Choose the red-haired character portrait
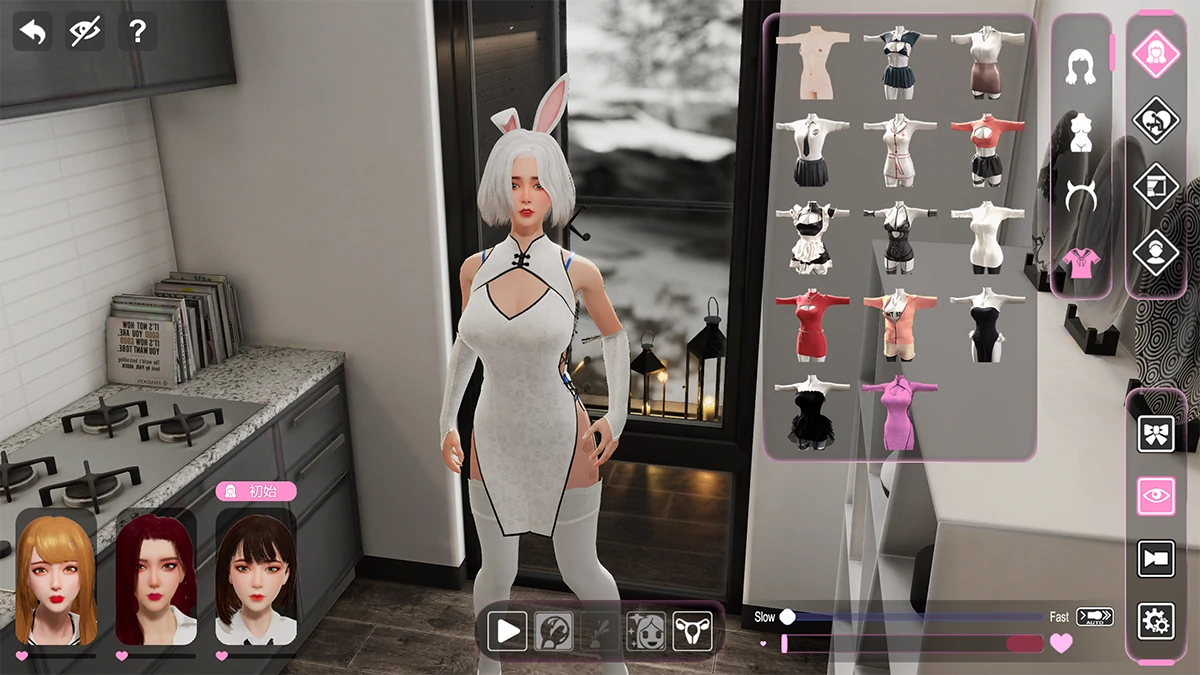Viewport: 1200px width, 675px height. click(x=156, y=578)
